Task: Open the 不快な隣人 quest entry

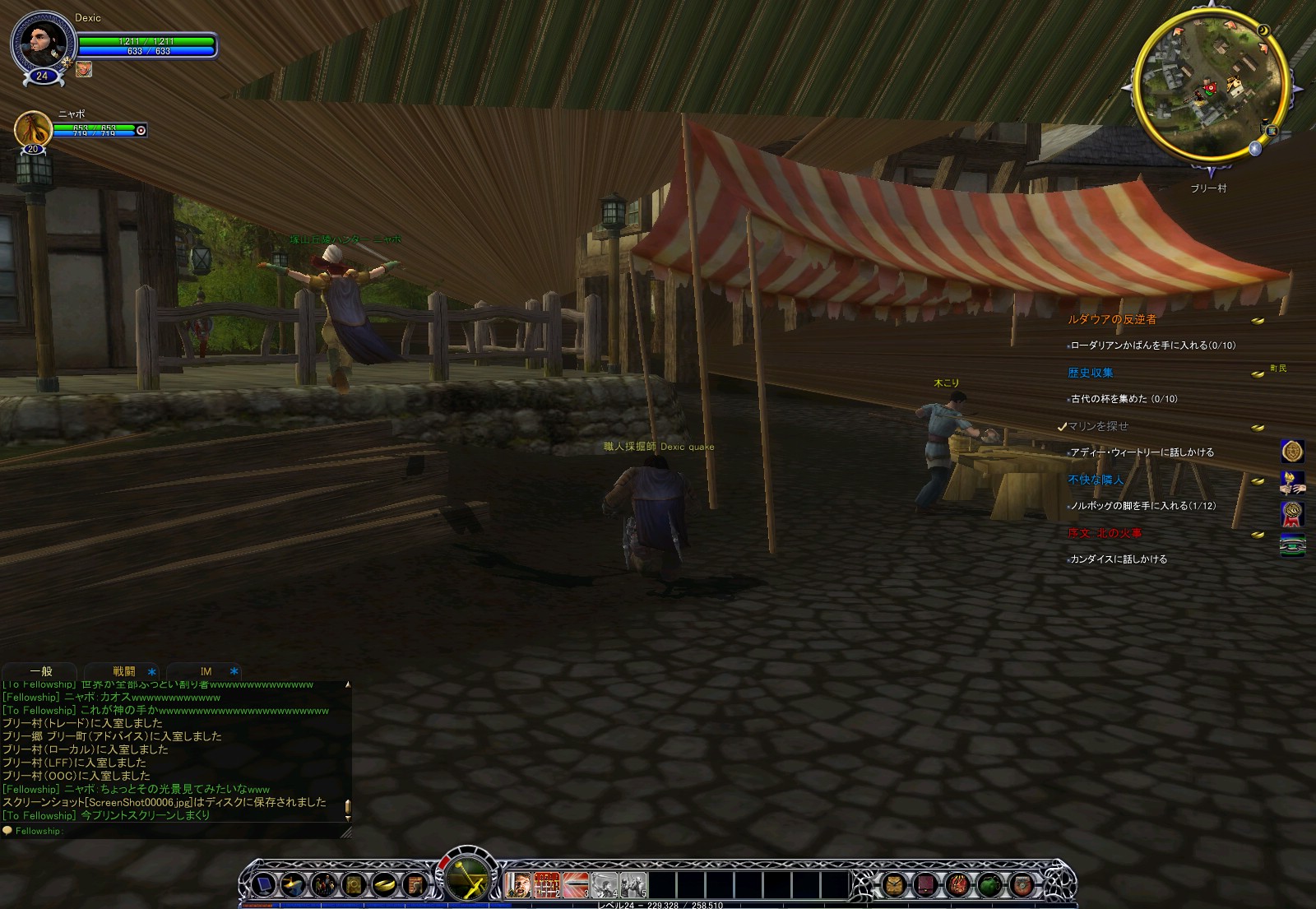Action: coord(1095,480)
